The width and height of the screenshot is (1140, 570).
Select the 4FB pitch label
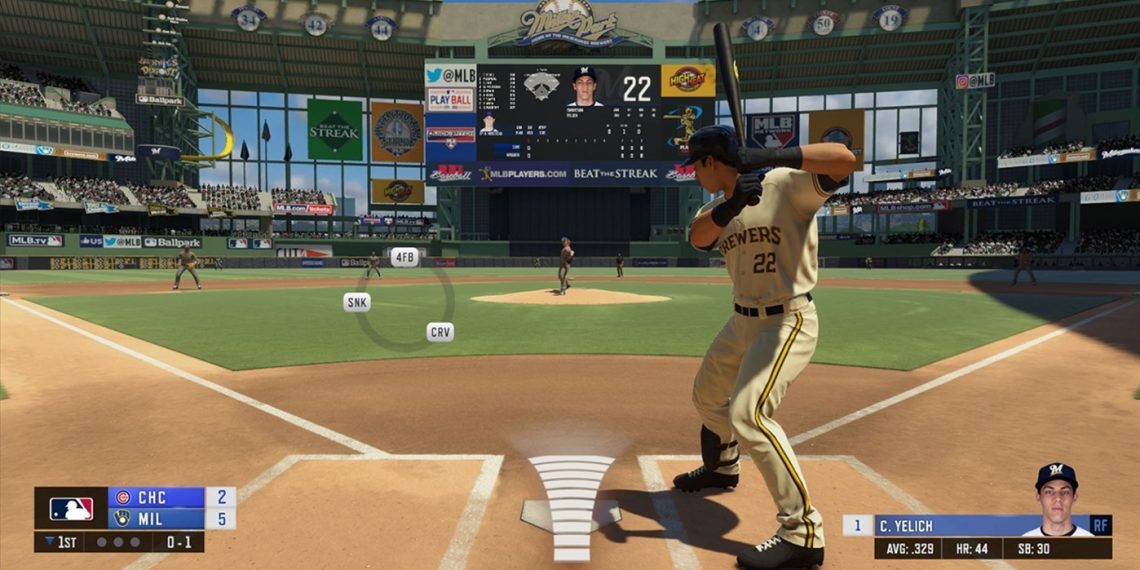[404, 257]
